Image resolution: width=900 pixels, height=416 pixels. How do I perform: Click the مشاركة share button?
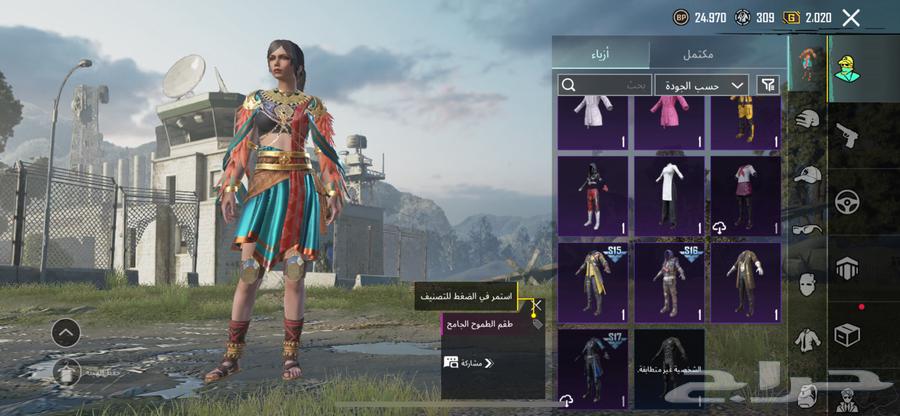[468, 363]
